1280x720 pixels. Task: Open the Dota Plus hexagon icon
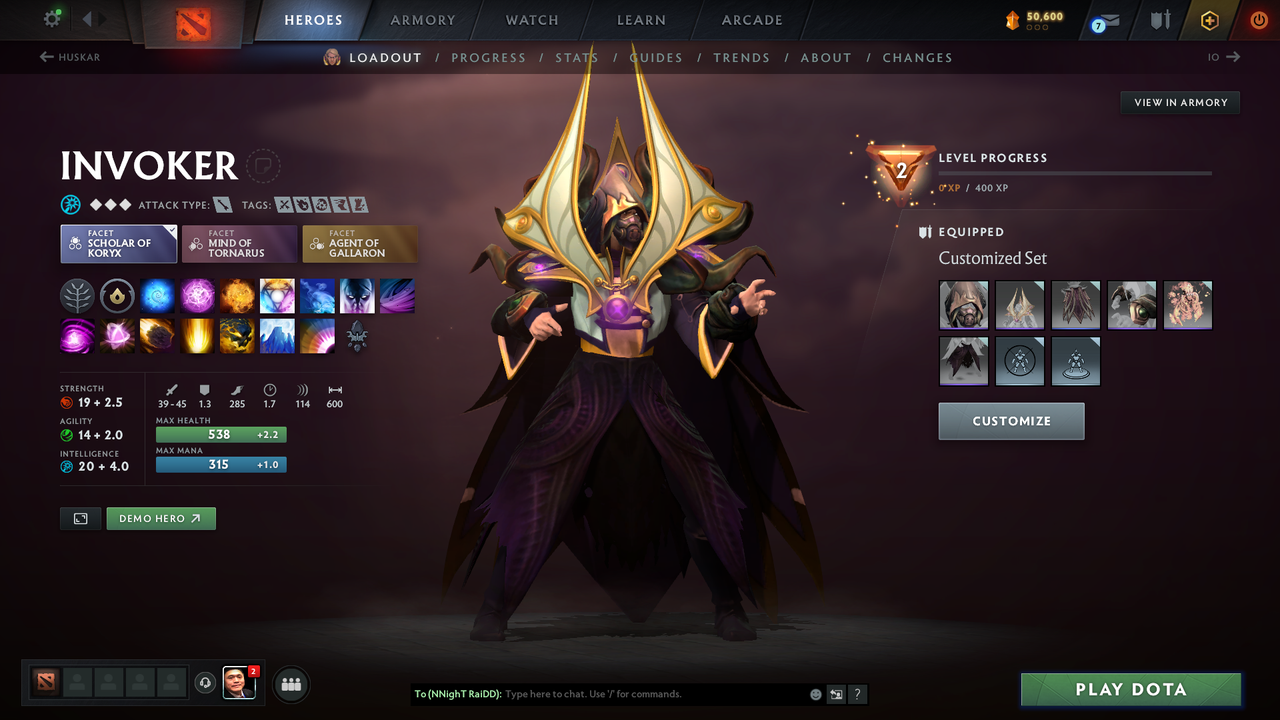click(x=1208, y=20)
